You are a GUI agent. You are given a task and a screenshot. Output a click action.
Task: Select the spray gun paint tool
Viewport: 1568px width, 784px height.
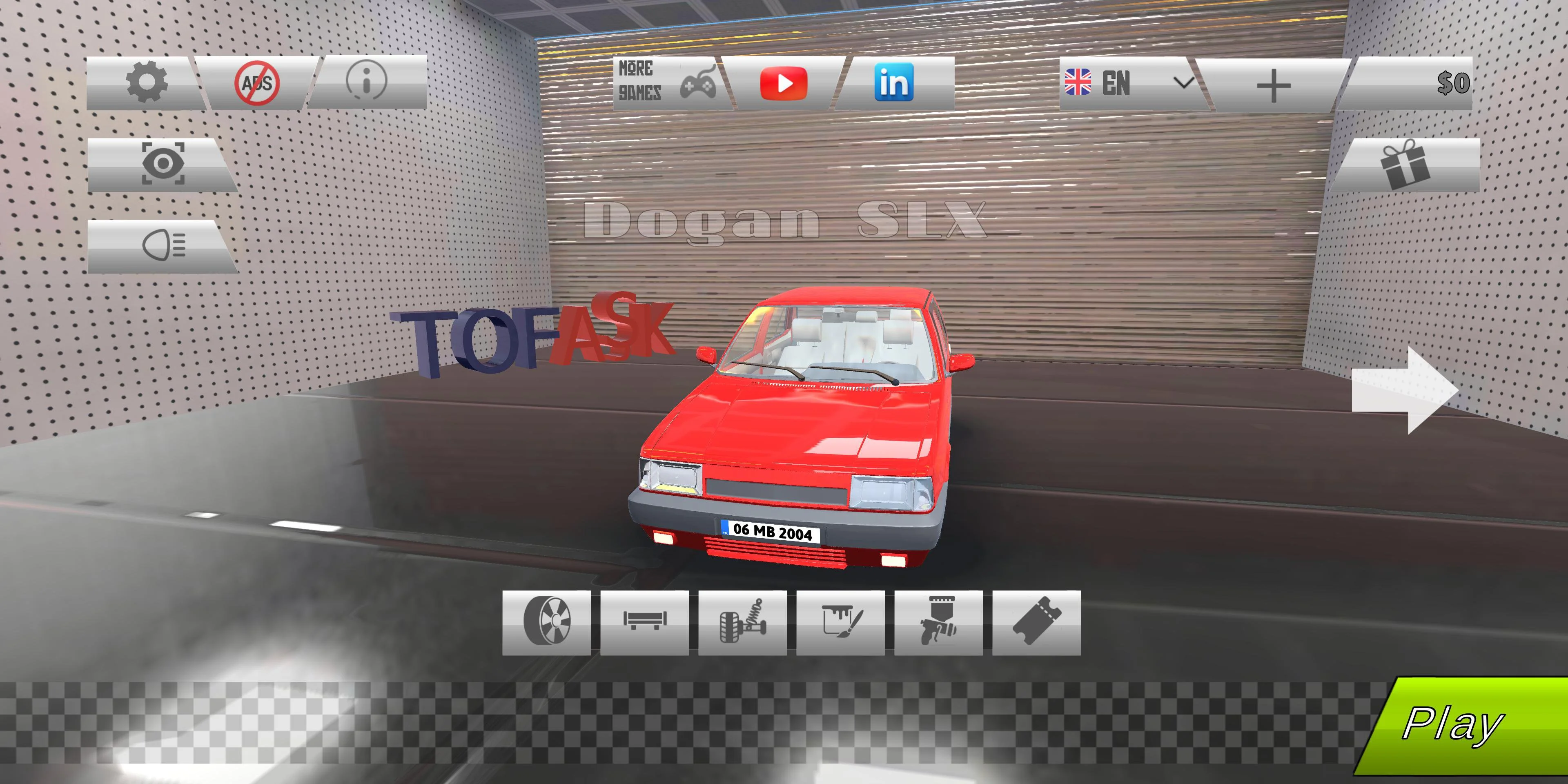point(939,621)
